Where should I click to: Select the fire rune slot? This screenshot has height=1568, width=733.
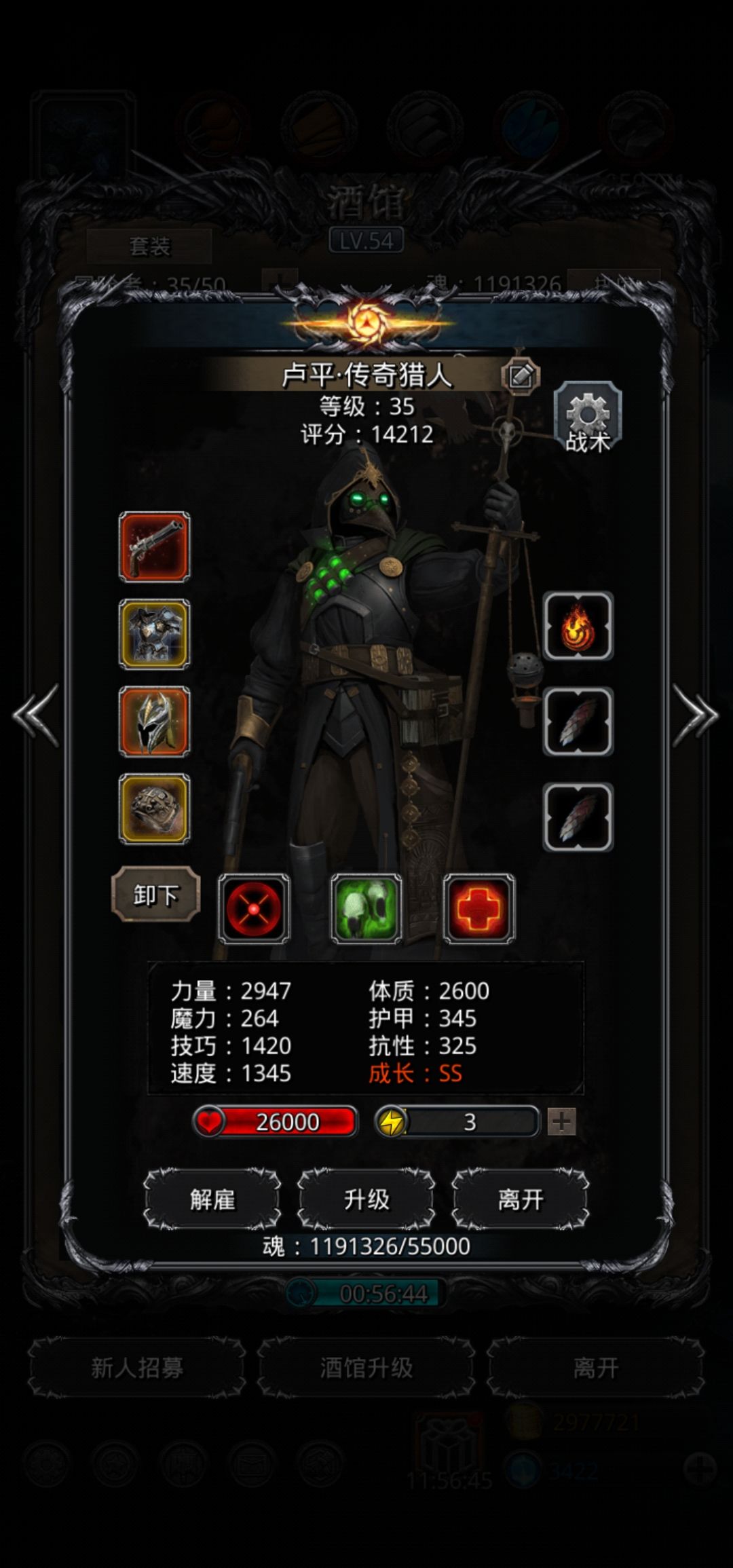point(578,626)
